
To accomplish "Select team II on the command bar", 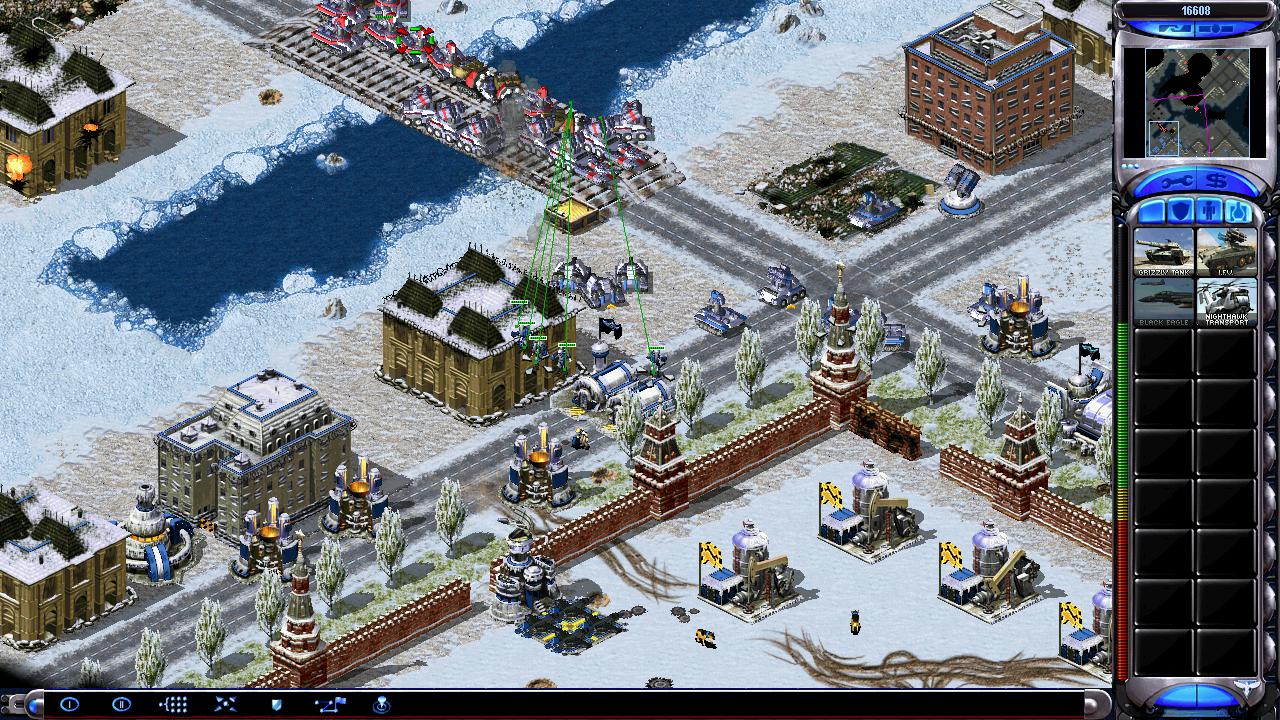I will pos(121,704).
